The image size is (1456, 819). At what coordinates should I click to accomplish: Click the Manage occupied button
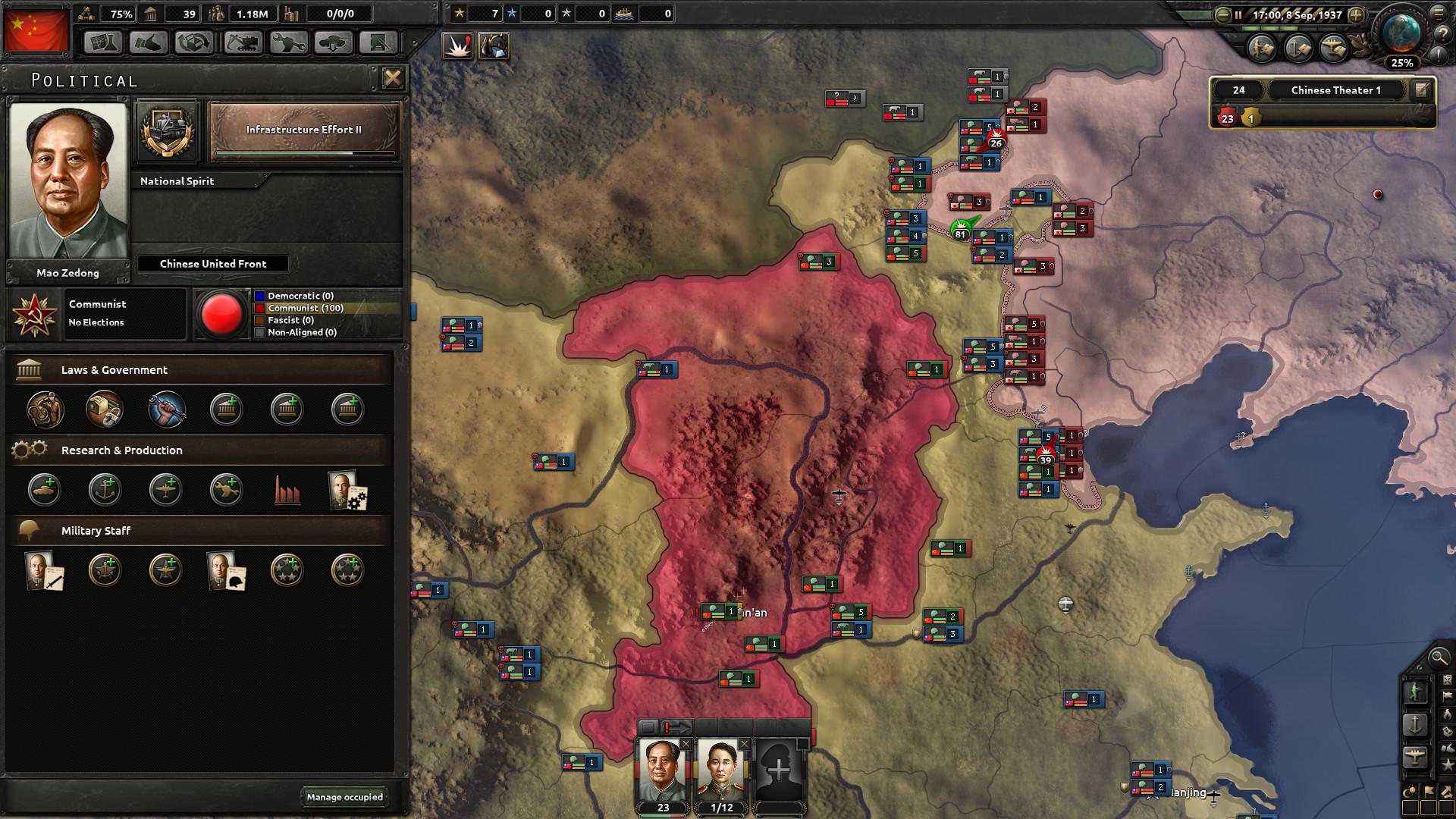345,797
